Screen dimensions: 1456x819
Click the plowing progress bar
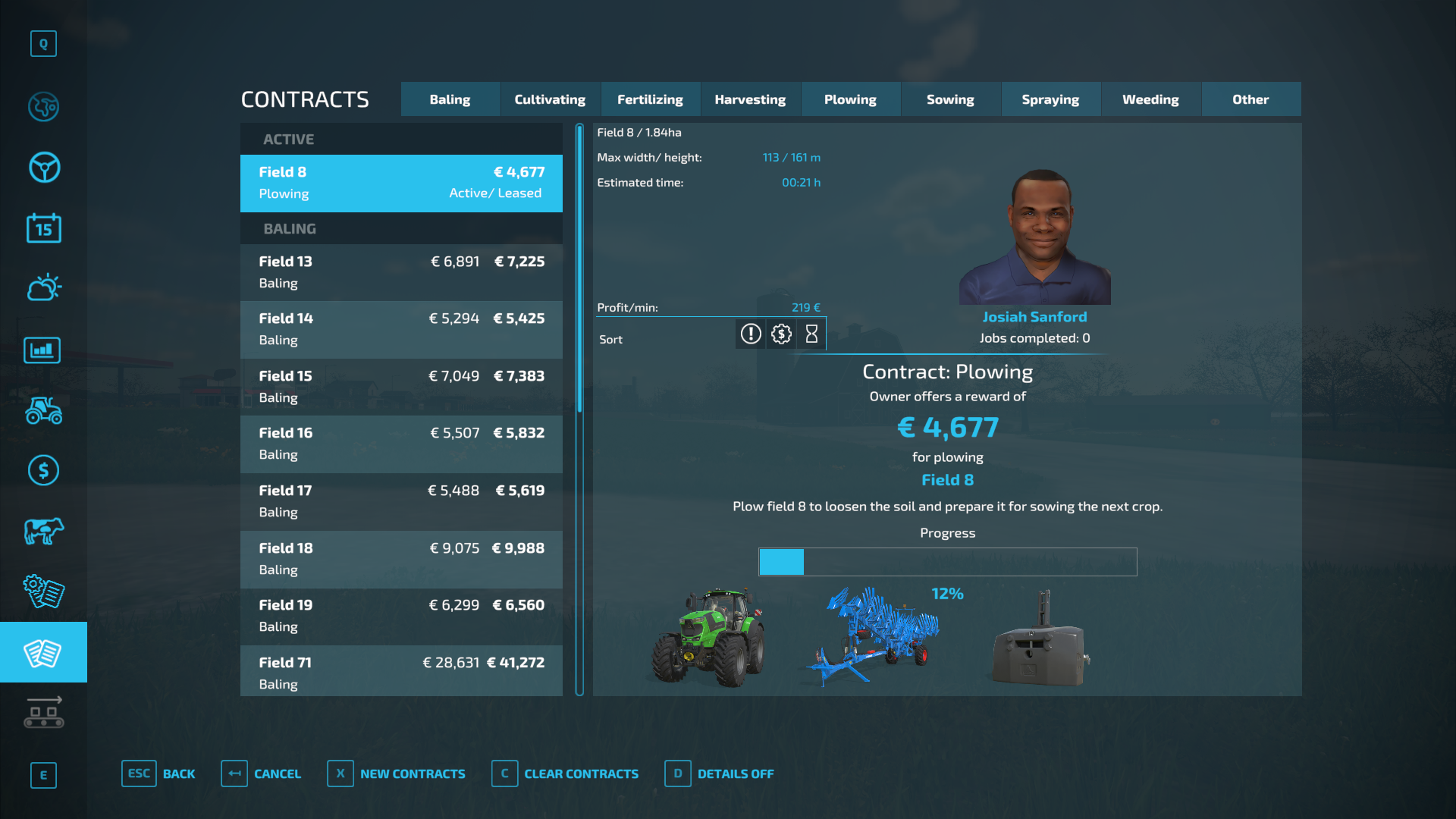(947, 562)
